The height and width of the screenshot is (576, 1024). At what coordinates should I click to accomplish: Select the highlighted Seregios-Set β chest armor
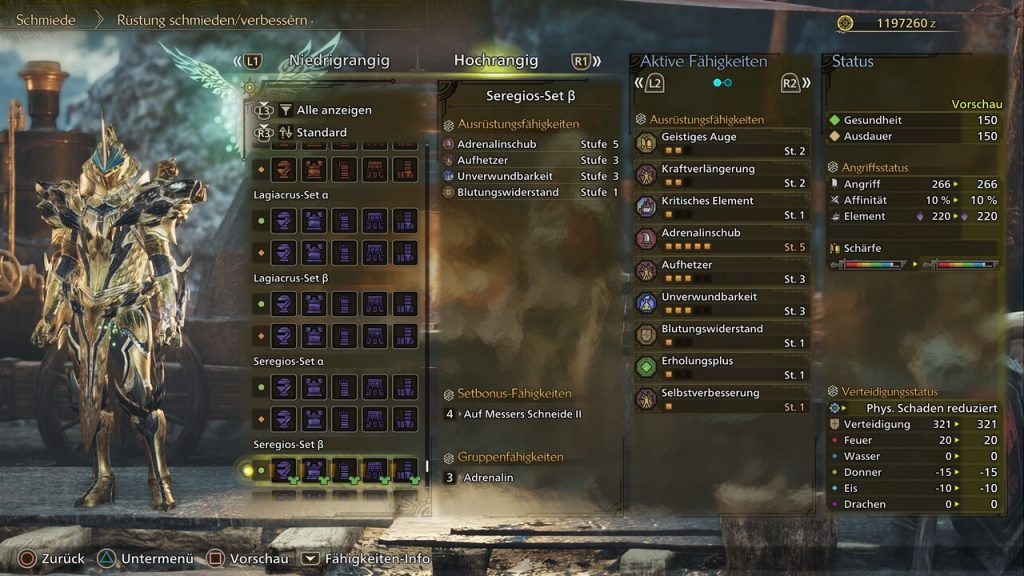[x=314, y=470]
